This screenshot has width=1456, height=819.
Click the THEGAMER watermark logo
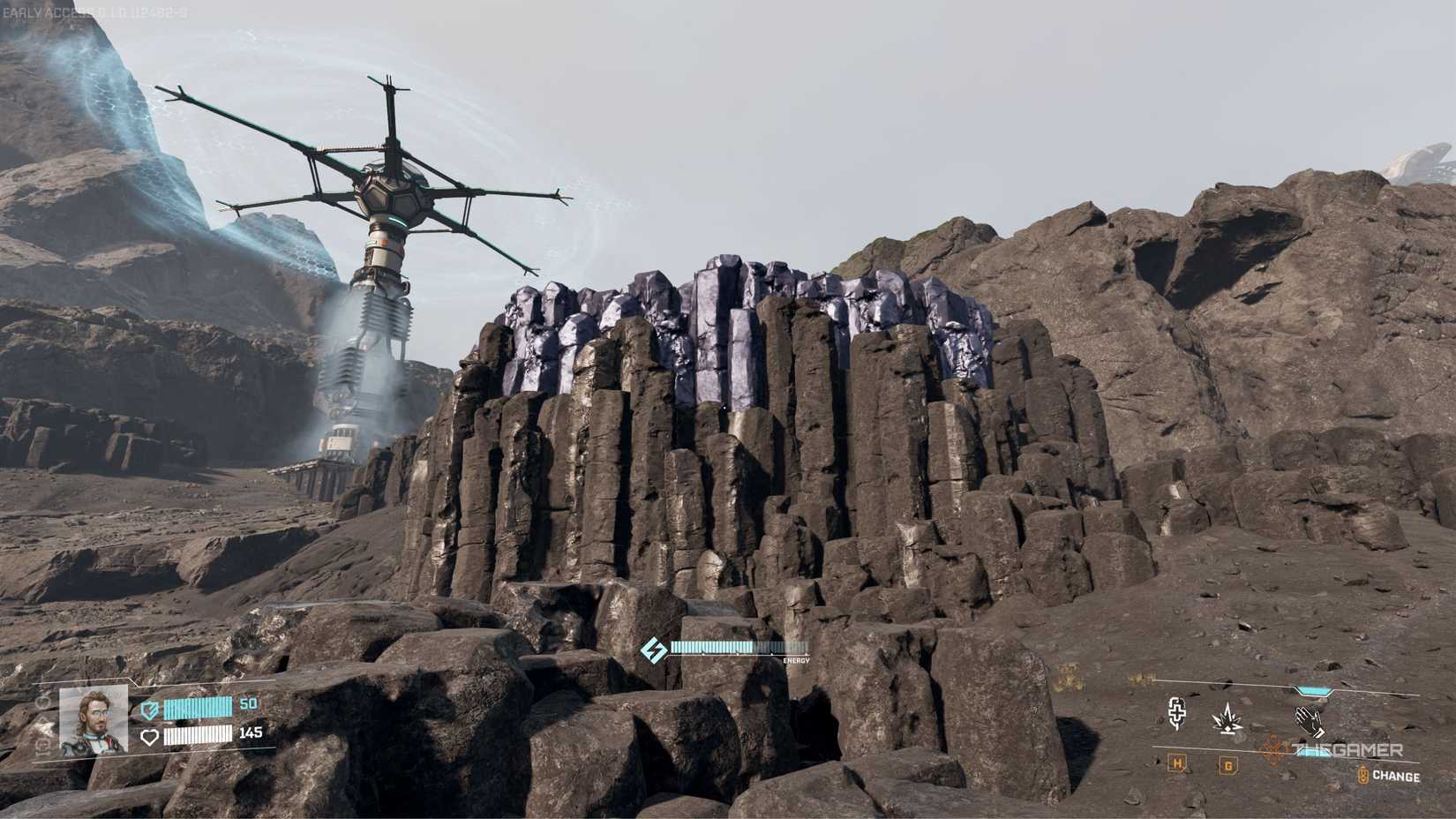click(x=1347, y=747)
